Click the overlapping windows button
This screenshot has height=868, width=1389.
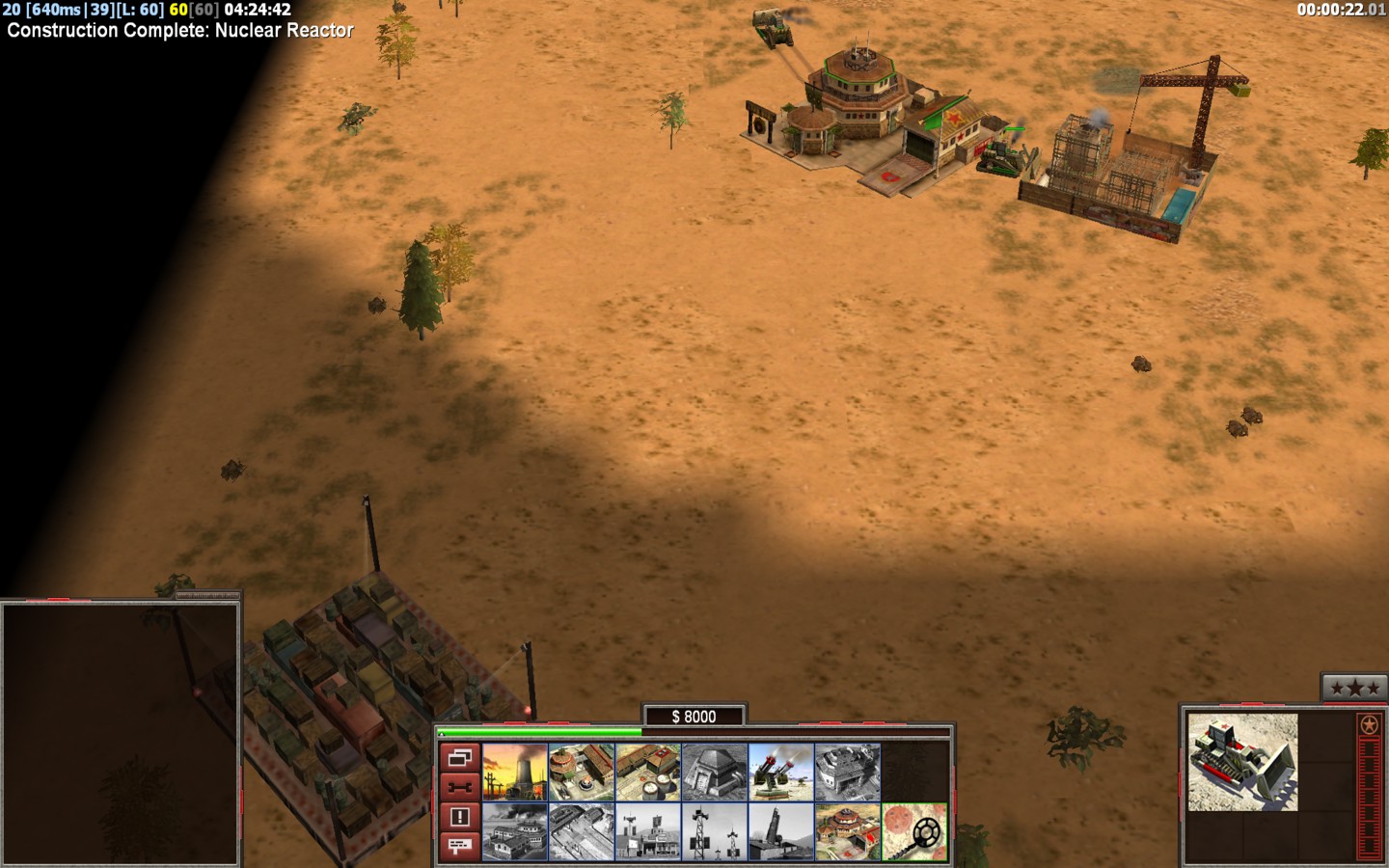[x=459, y=758]
